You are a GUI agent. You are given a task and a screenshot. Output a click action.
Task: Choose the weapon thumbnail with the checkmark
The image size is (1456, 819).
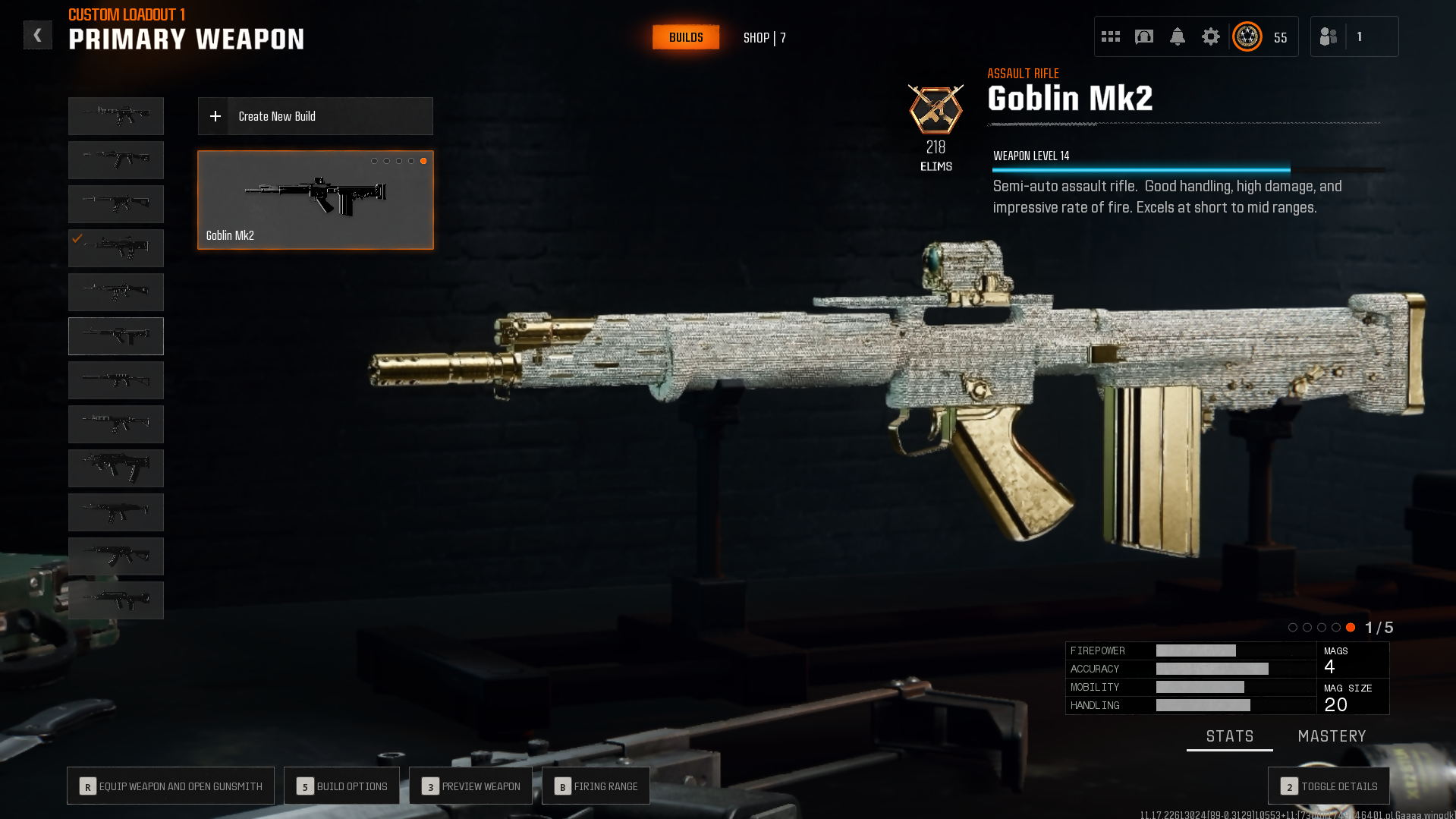tap(116, 248)
